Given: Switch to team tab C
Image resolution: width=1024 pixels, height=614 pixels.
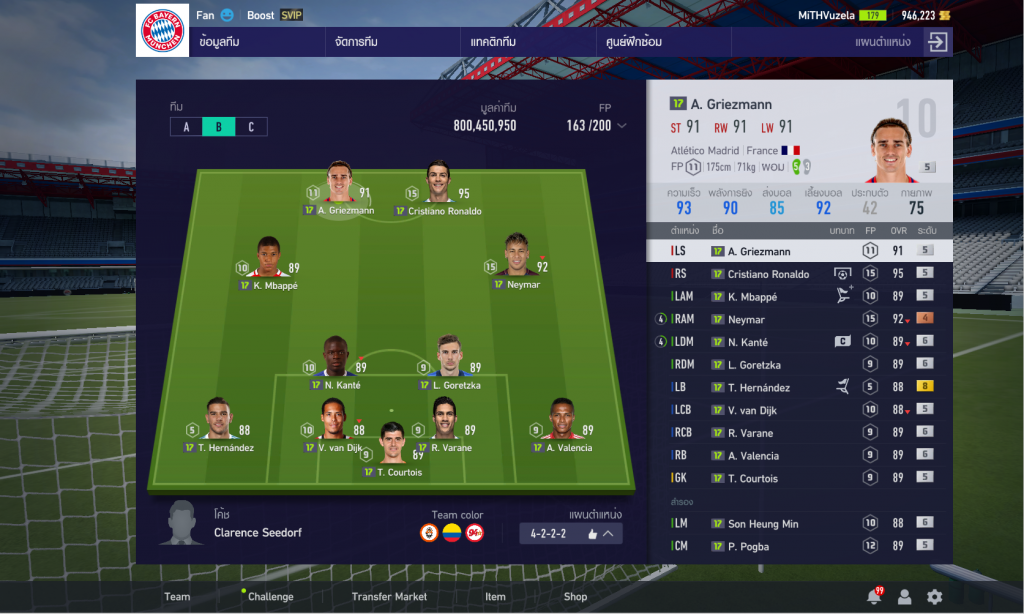Looking at the screenshot, I should pyautogui.click(x=251, y=127).
